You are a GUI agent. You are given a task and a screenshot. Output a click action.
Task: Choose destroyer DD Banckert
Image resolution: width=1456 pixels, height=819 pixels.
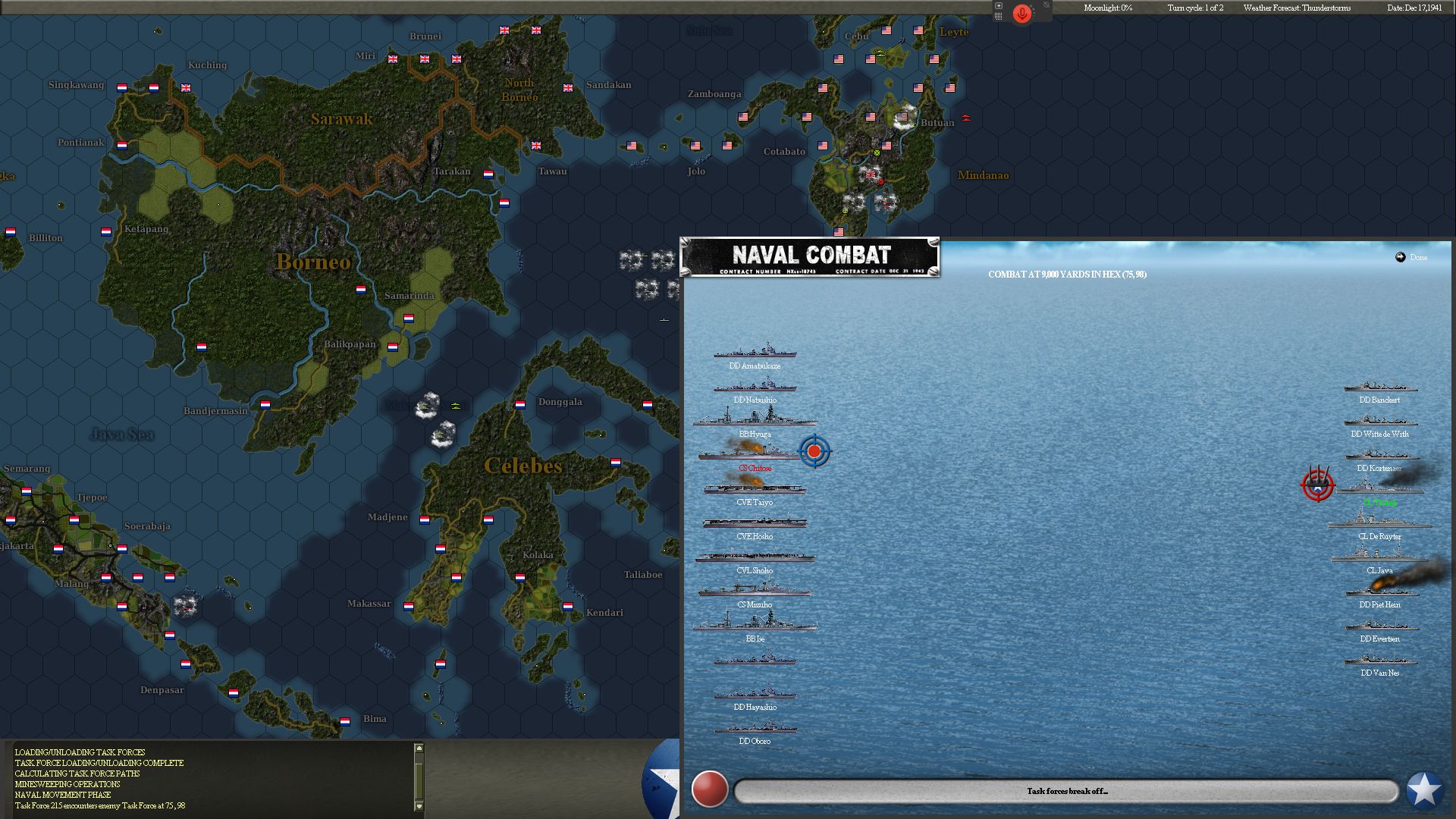tap(1379, 387)
